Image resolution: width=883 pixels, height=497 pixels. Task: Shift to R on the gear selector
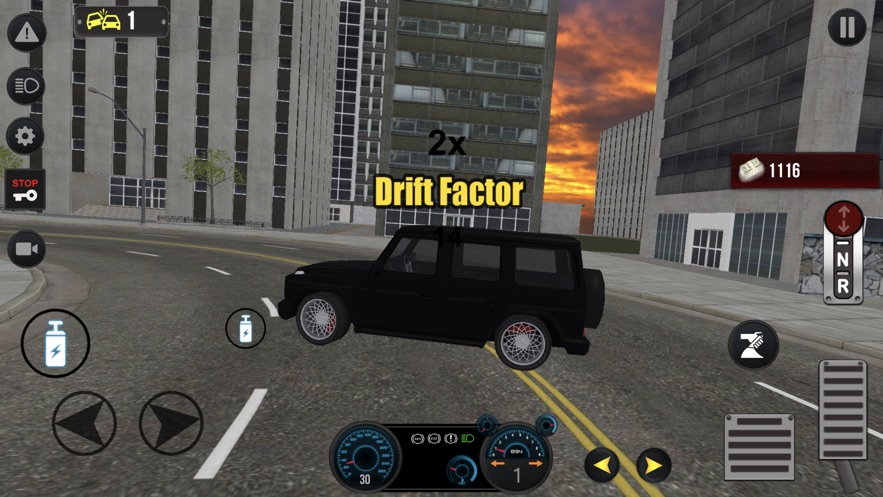click(x=842, y=287)
